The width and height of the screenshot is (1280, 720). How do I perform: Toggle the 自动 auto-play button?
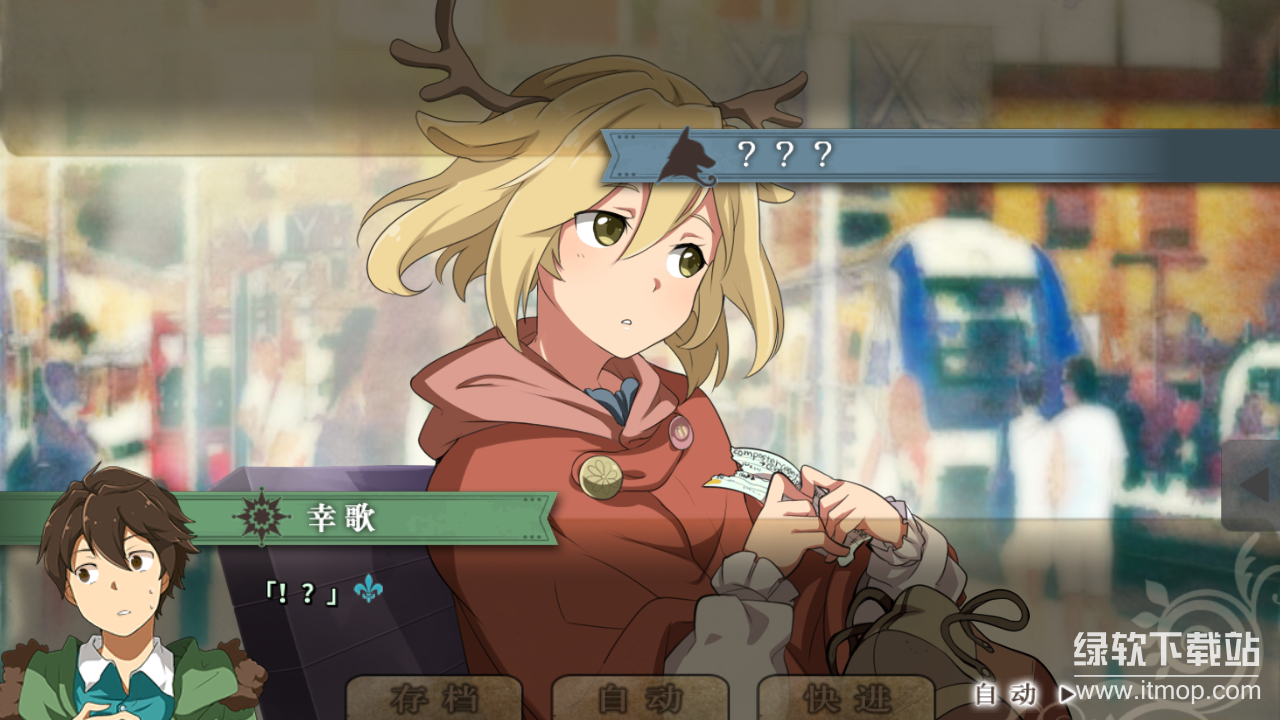640,699
